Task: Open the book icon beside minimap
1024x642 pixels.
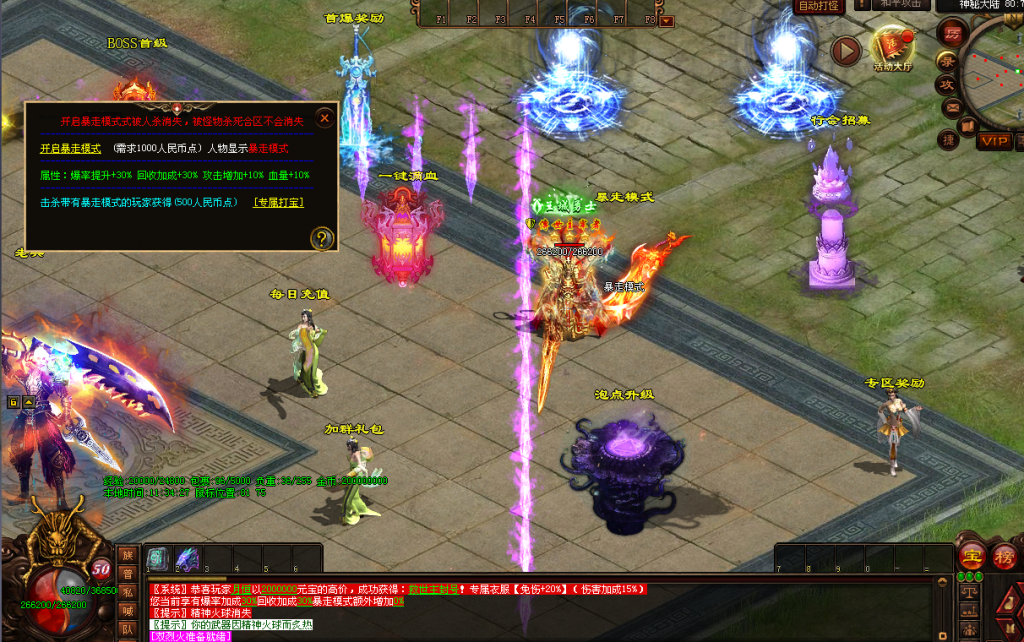Action: [966, 127]
